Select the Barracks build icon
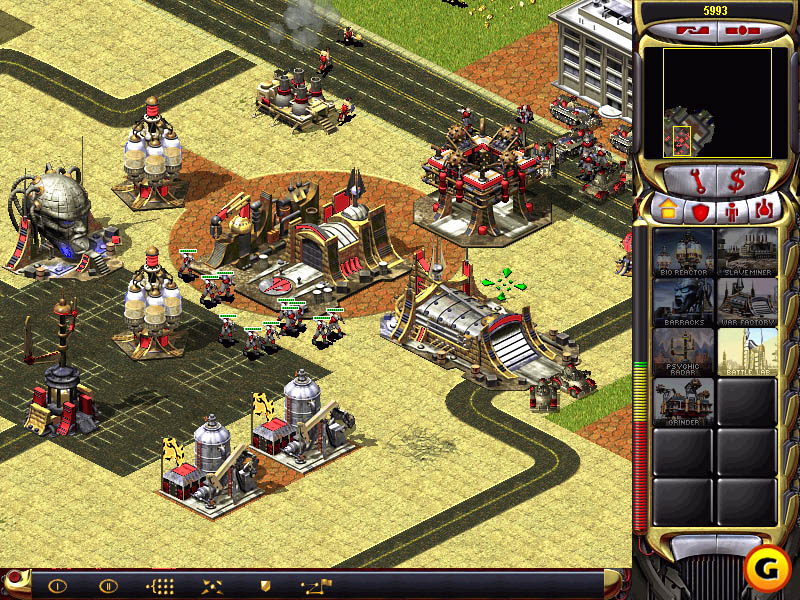The image size is (800, 600). [x=684, y=302]
